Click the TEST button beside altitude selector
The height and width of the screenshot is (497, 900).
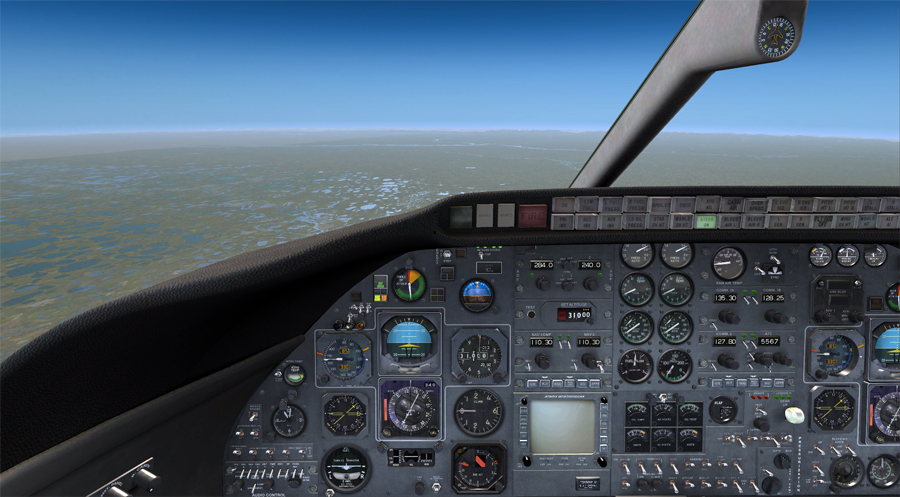point(530,313)
